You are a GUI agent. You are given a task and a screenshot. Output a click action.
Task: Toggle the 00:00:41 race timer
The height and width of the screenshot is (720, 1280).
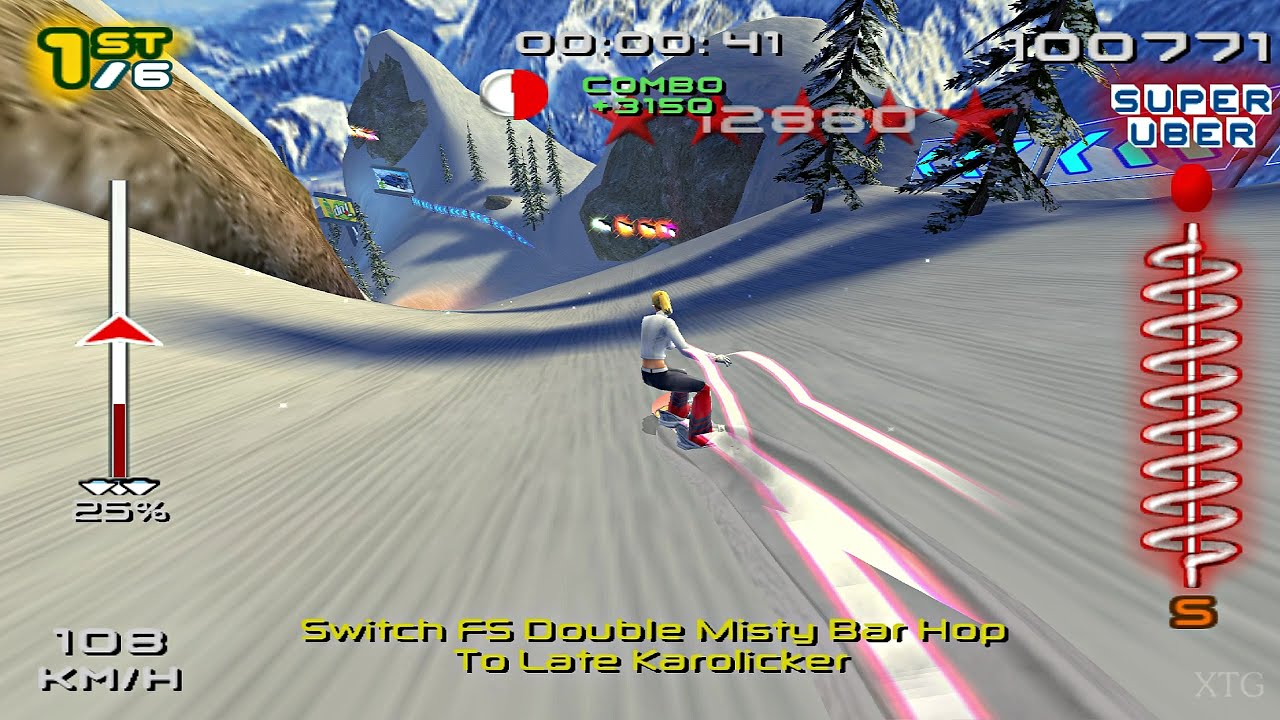point(651,44)
